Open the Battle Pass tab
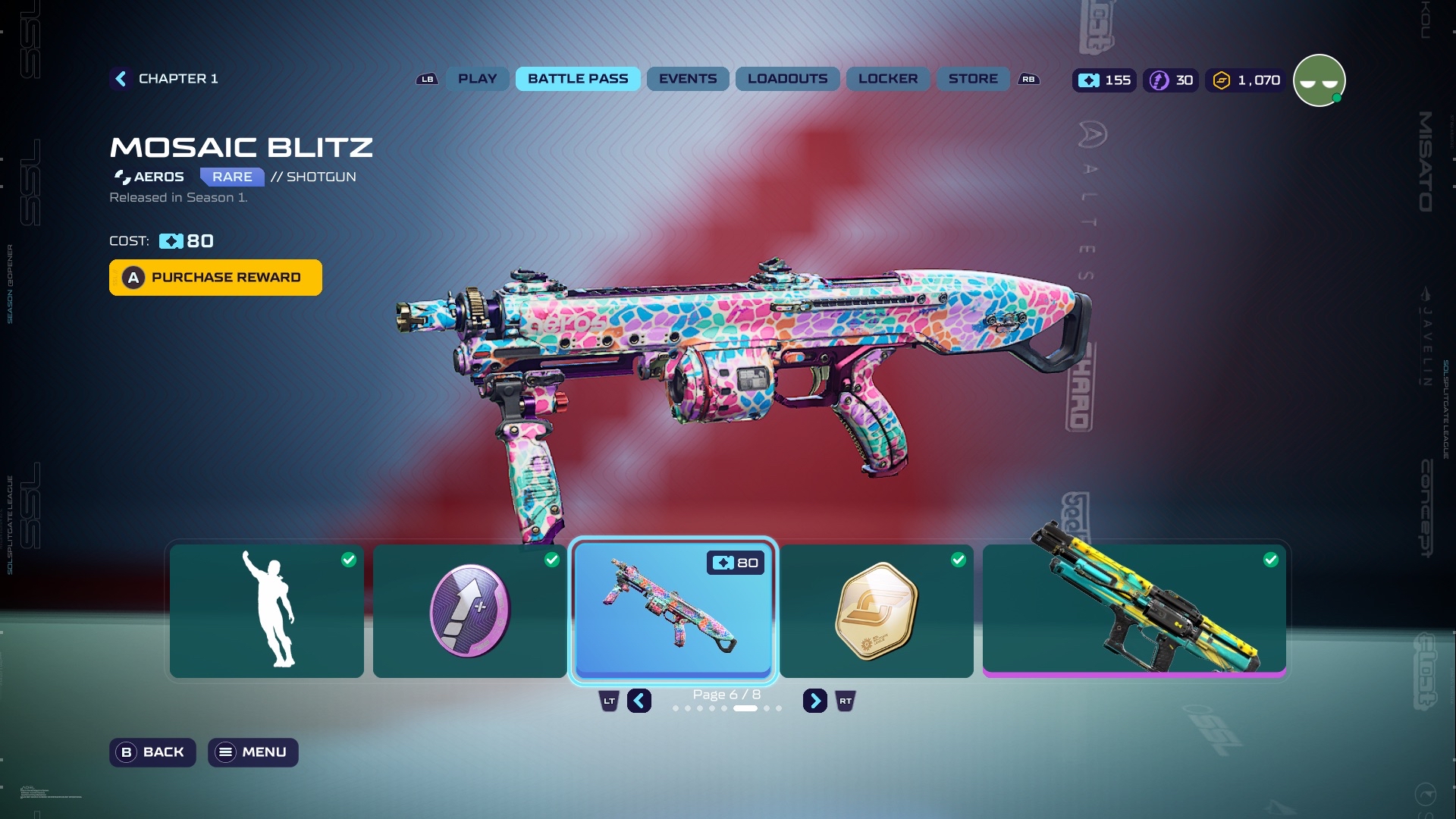 [578, 79]
